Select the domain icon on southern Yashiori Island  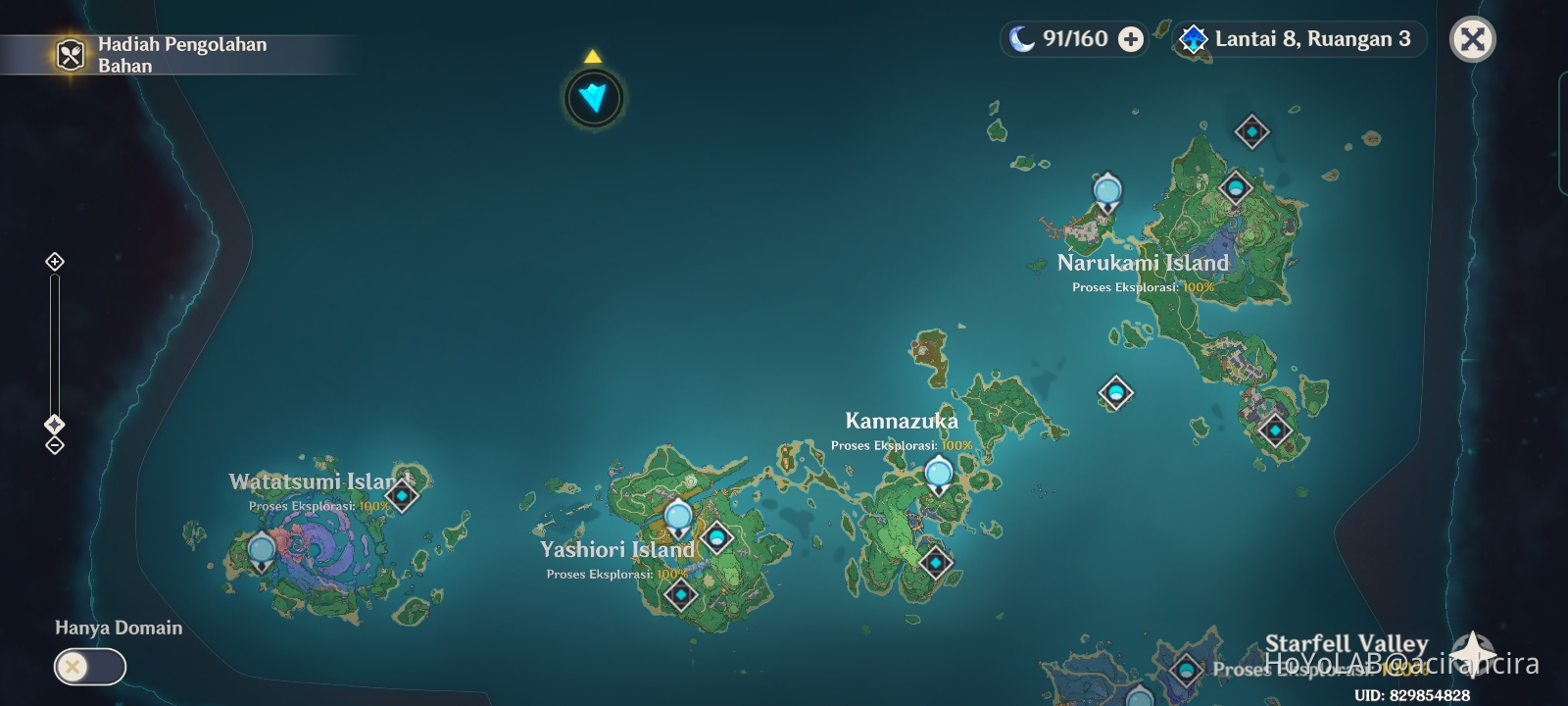[x=681, y=594]
